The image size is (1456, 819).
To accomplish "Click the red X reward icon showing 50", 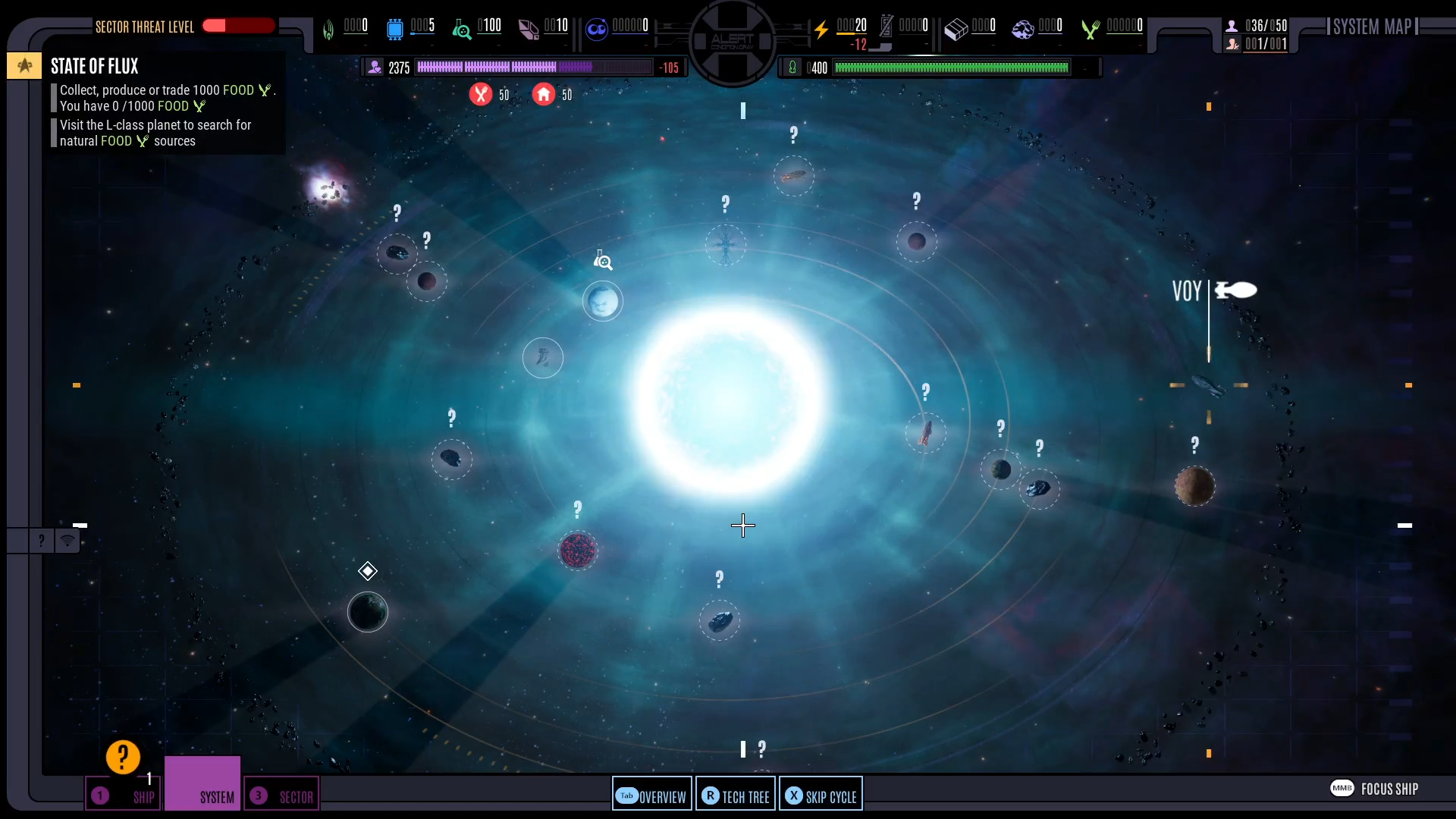I will 482,94.
